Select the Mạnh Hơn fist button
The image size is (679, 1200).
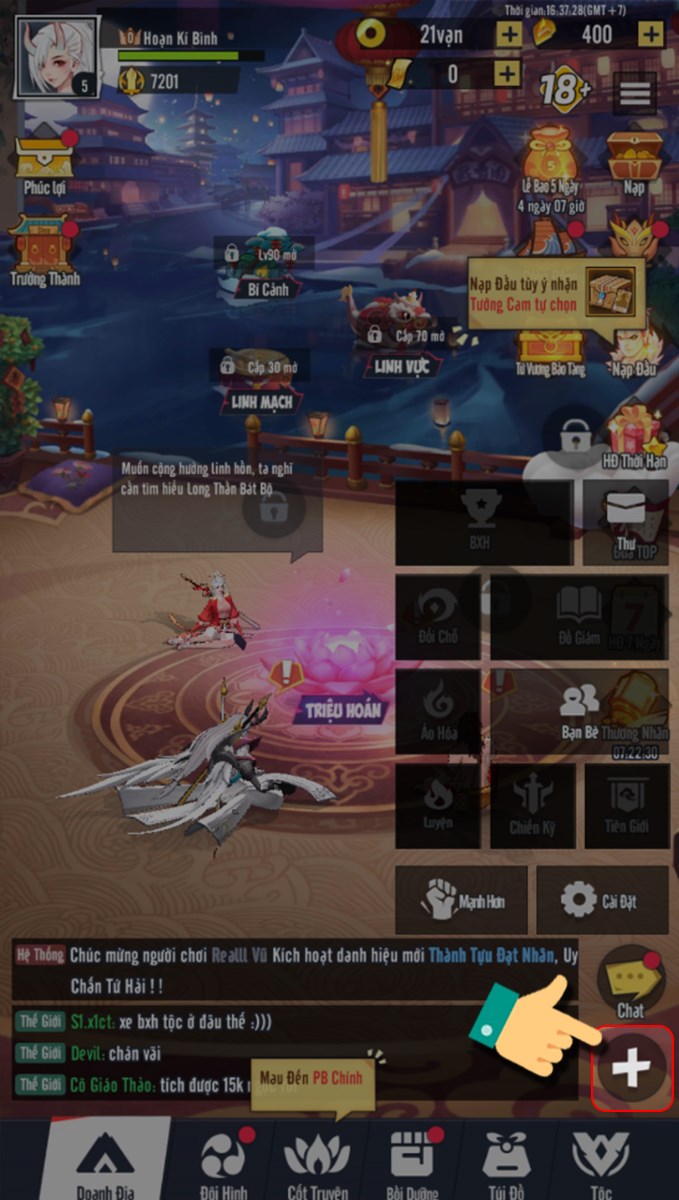pos(461,900)
